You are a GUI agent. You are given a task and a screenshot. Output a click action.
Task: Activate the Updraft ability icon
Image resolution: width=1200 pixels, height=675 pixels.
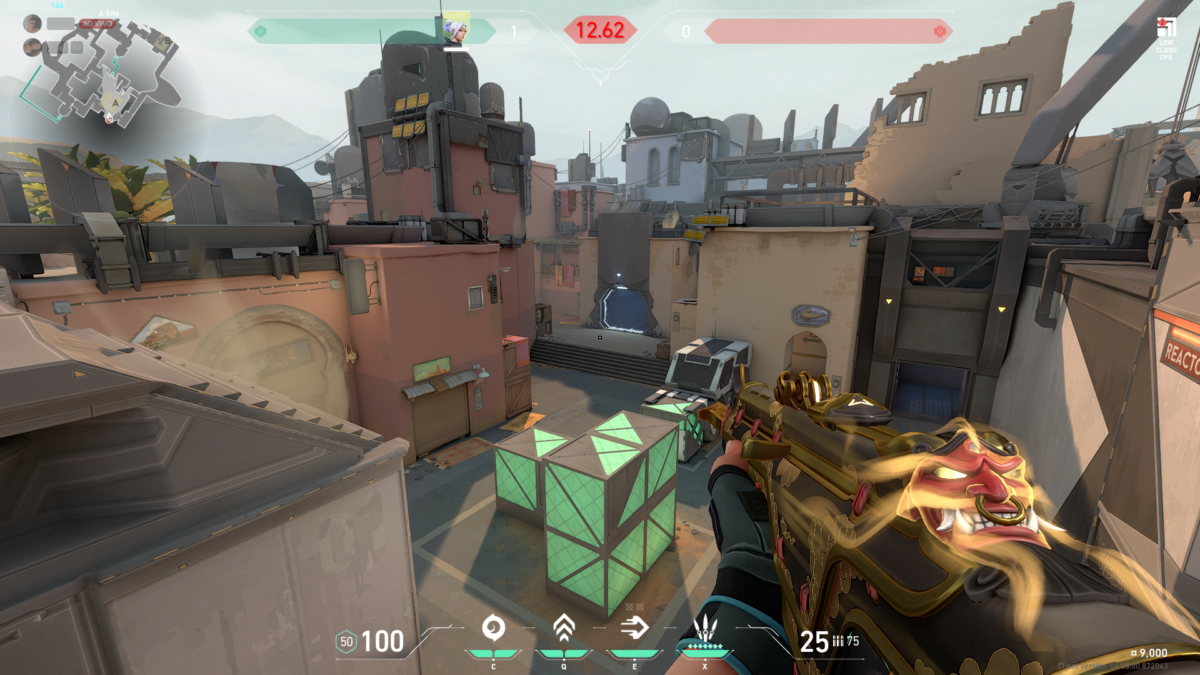[563, 628]
